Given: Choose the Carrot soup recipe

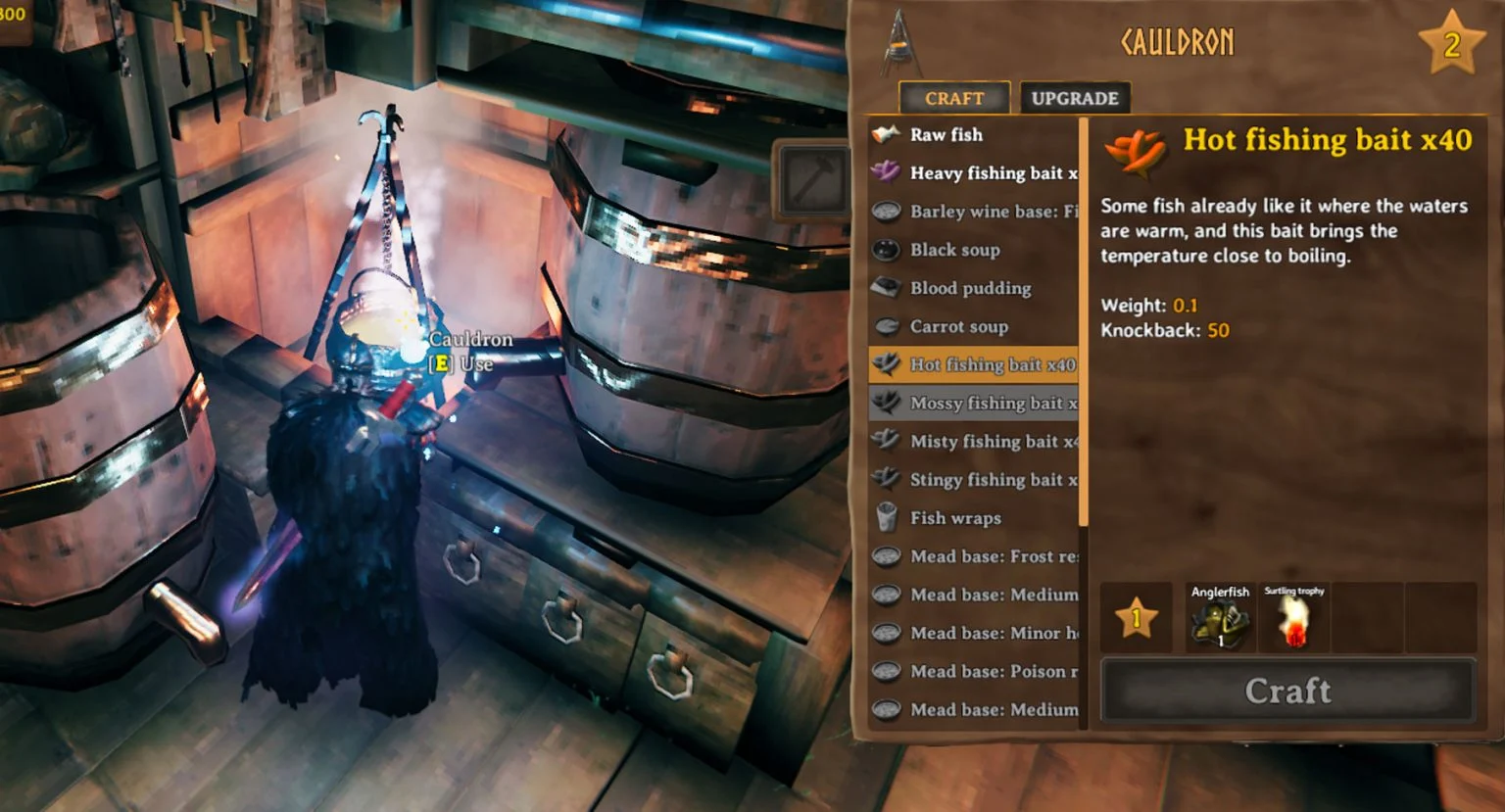Looking at the screenshot, I should [x=973, y=326].
